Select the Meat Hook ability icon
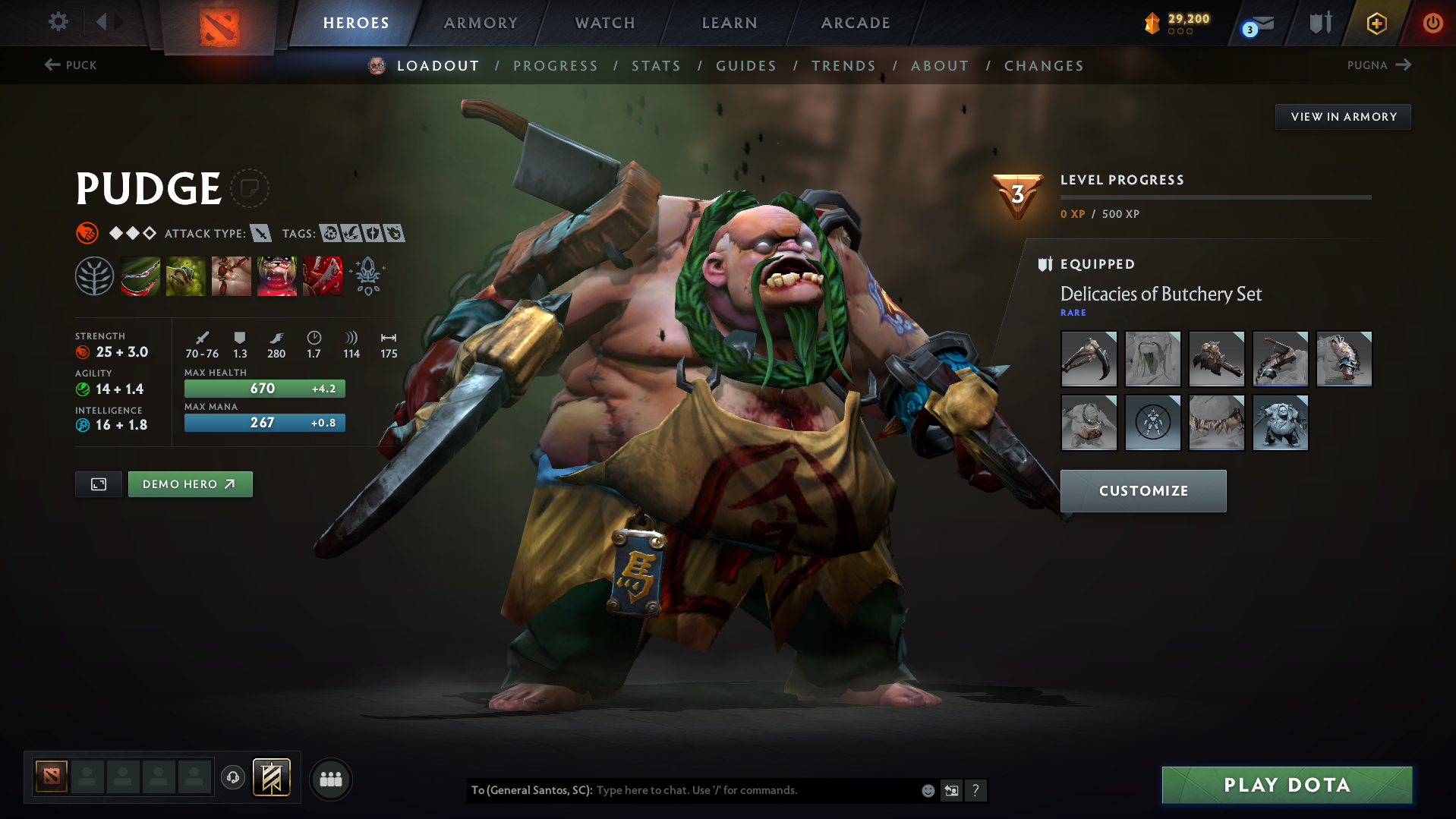The image size is (1456, 819). pyautogui.click(x=140, y=276)
